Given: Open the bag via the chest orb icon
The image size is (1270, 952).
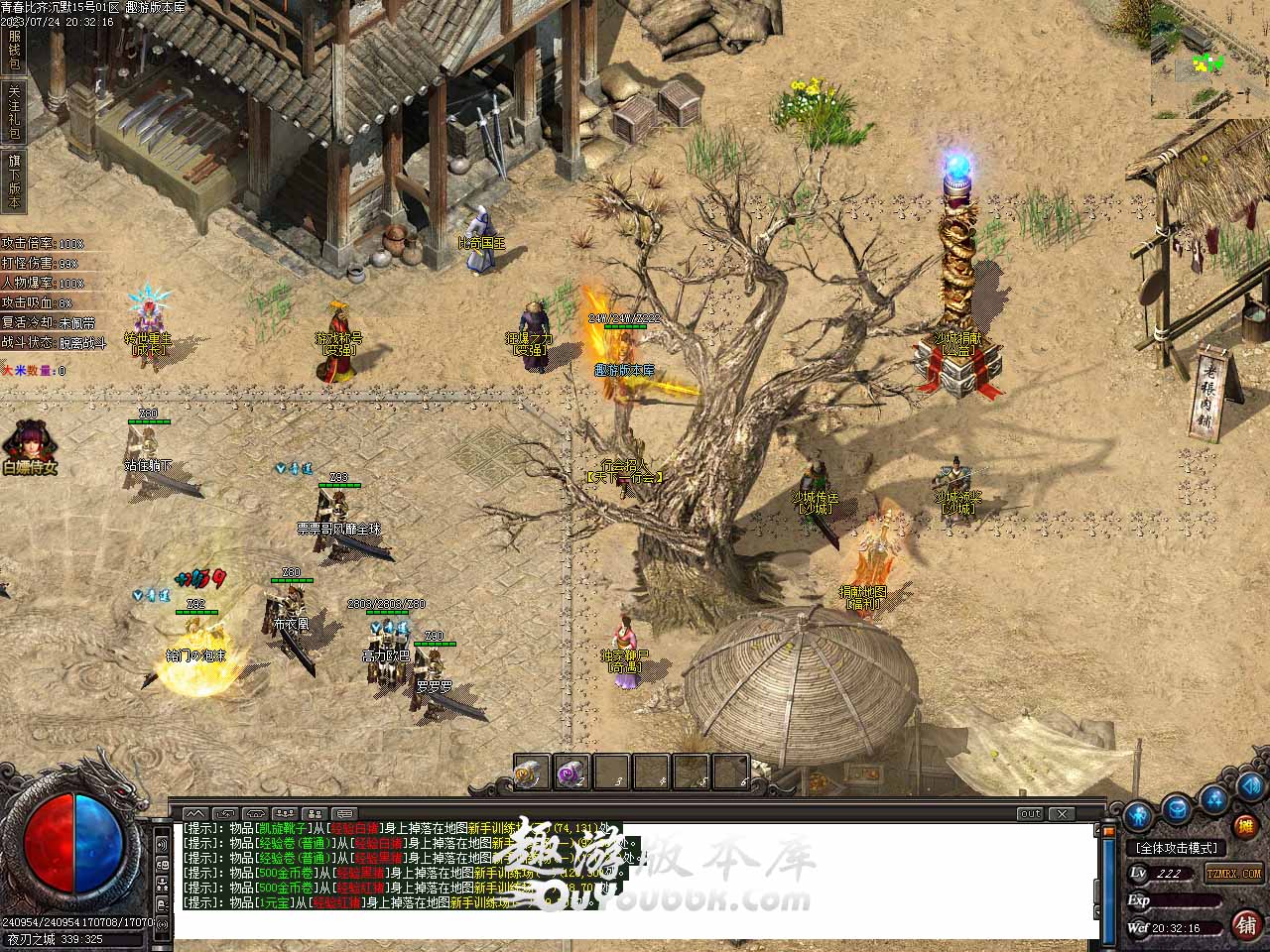Looking at the screenshot, I should (x=1177, y=807).
